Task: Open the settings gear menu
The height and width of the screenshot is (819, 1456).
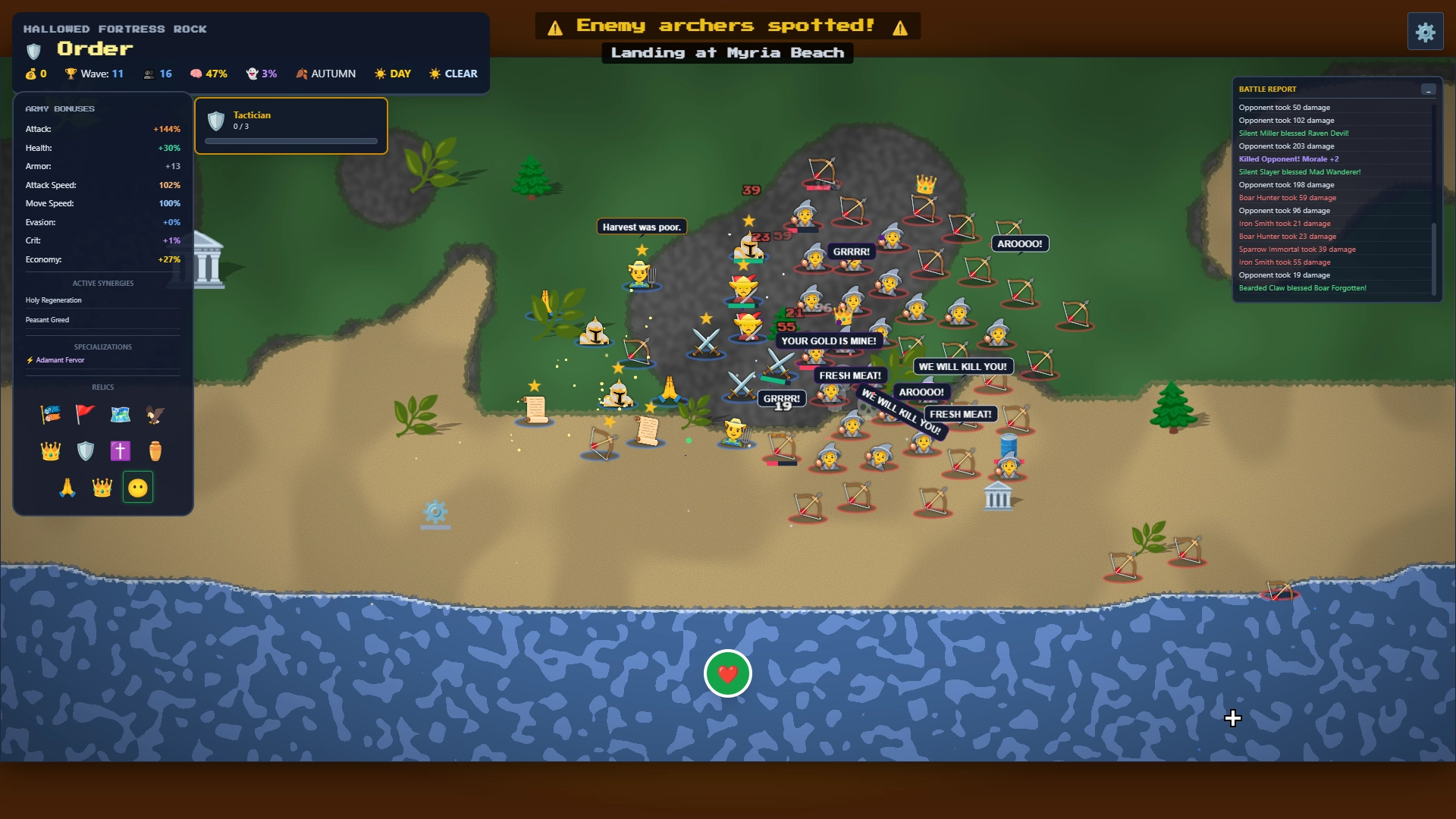Action: click(x=1426, y=31)
